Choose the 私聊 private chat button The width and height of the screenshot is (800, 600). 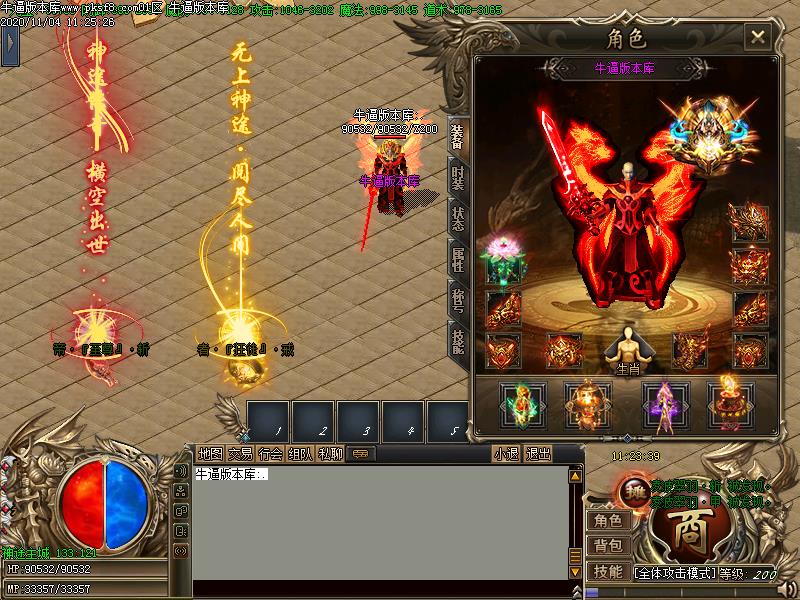pyautogui.click(x=330, y=453)
